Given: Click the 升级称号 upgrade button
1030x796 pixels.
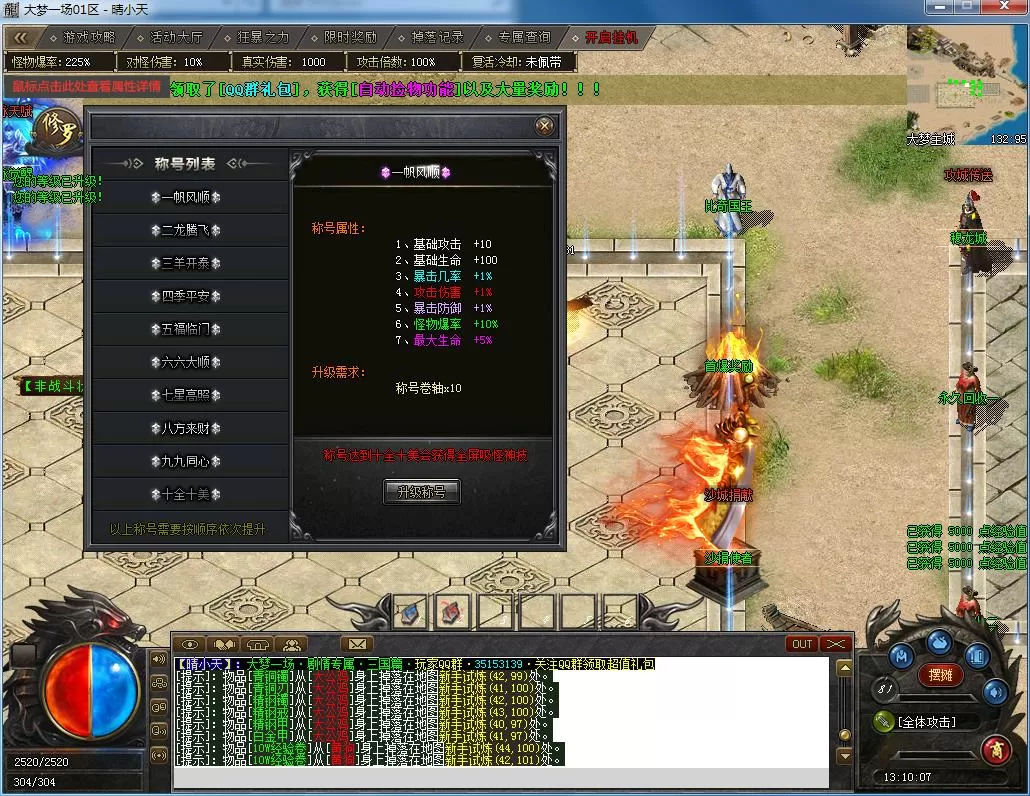Looking at the screenshot, I should (422, 492).
